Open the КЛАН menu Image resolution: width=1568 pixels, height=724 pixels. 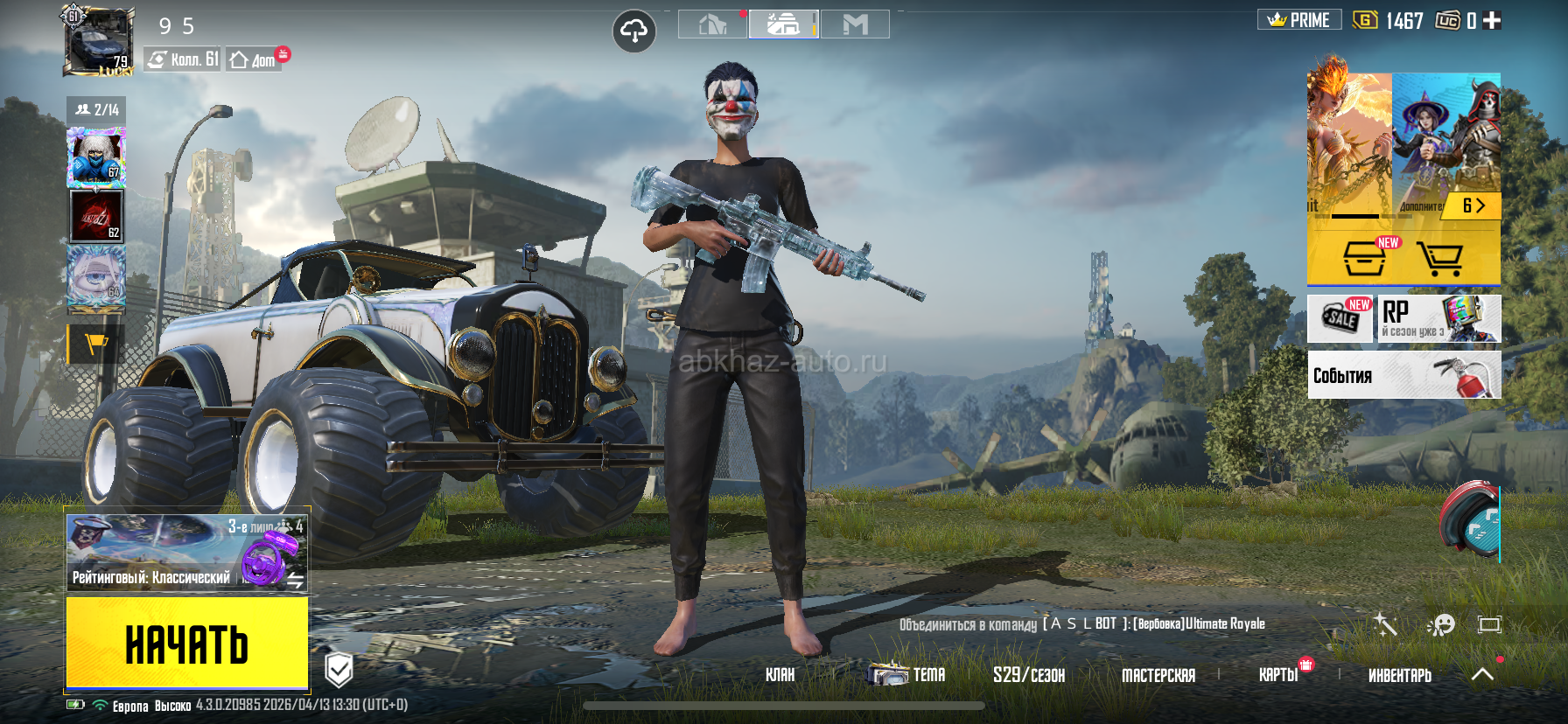(780, 675)
